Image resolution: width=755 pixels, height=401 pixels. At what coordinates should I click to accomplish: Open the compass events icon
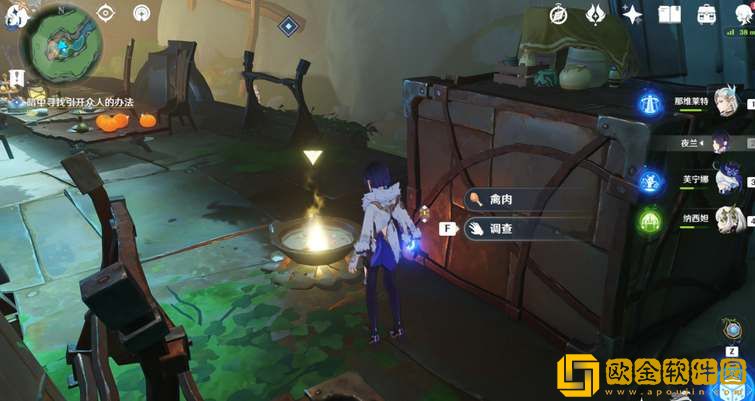559,14
